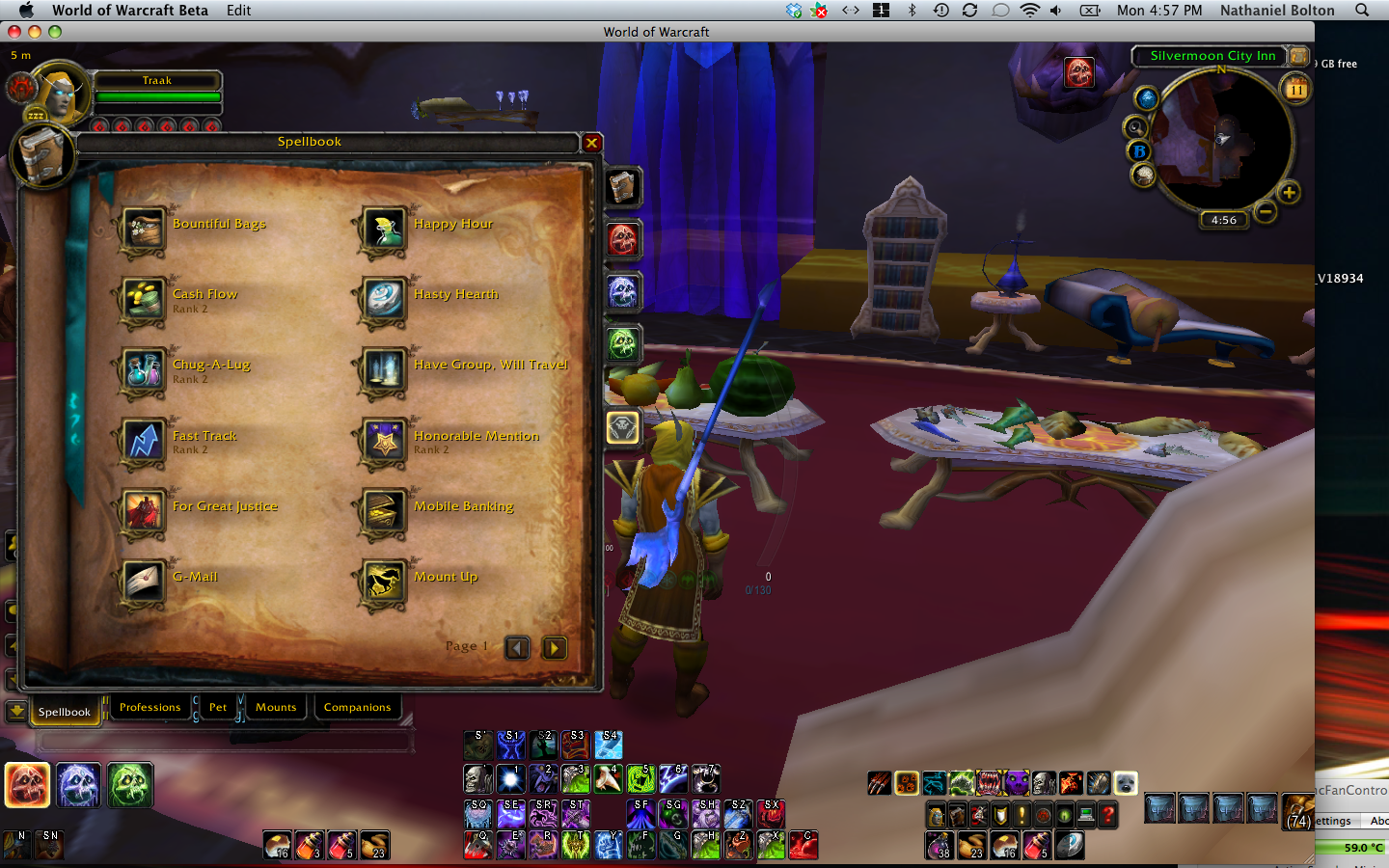Click the minimap clock showing 4:56
This screenshot has height=868, width=1389.
(1223, 220)
